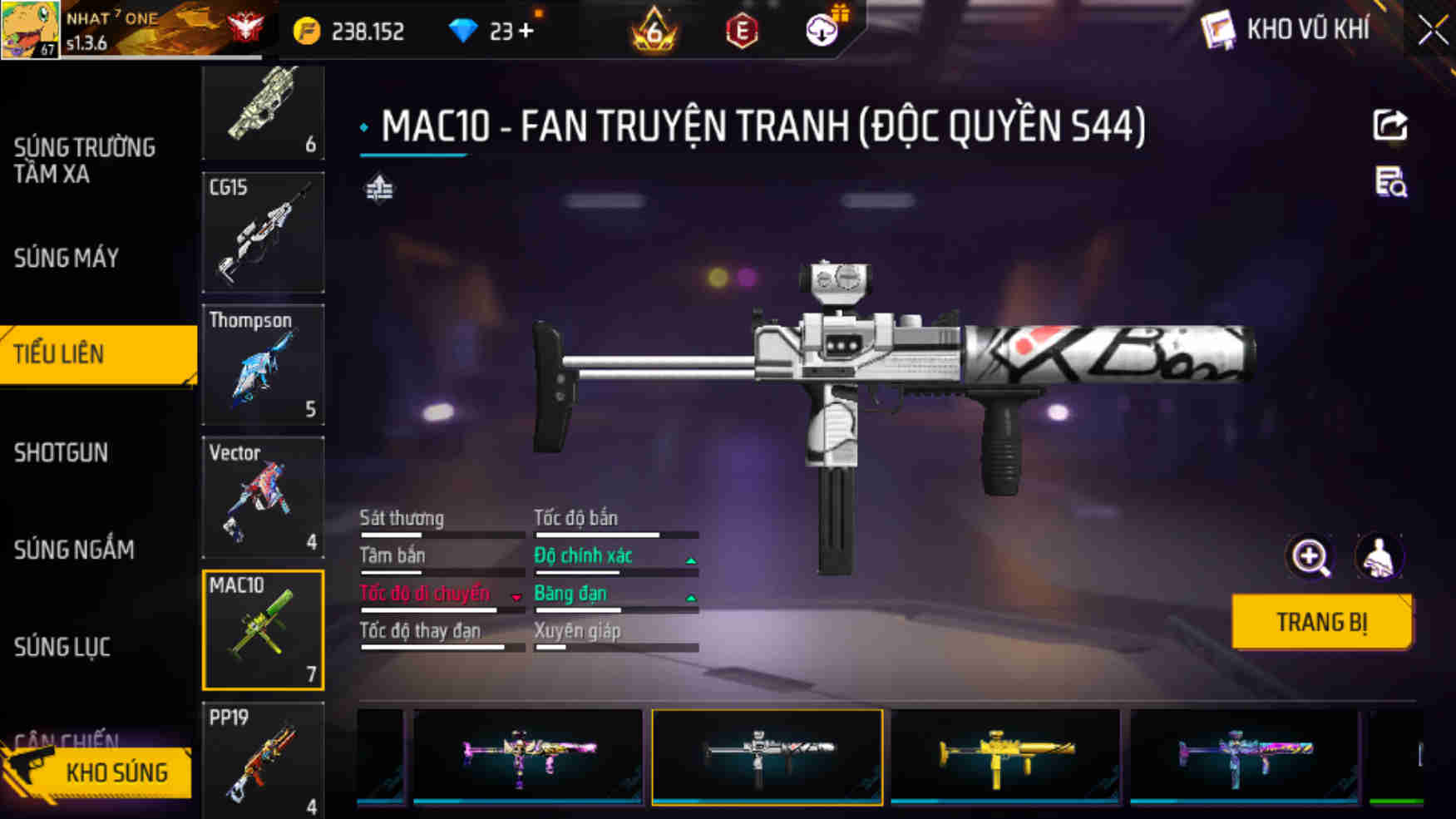Open SÚNG TRƯỜNG TẦM XA category
The height and width of the screenshot is (819, 1456).
coord(83,160)
